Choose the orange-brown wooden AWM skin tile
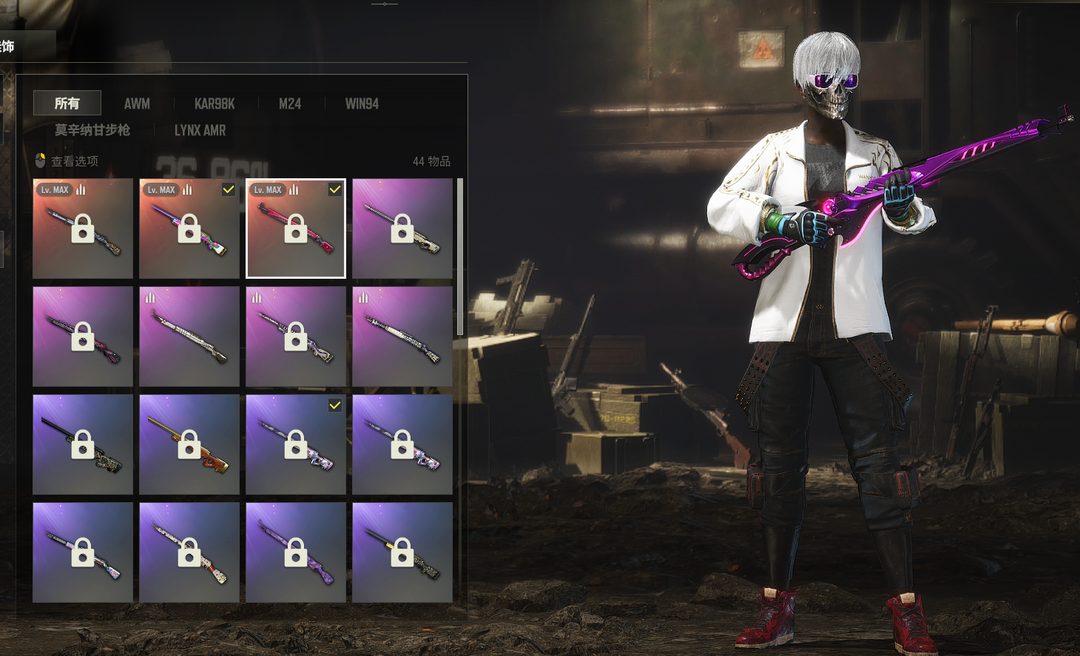 (x=189, y=445)
